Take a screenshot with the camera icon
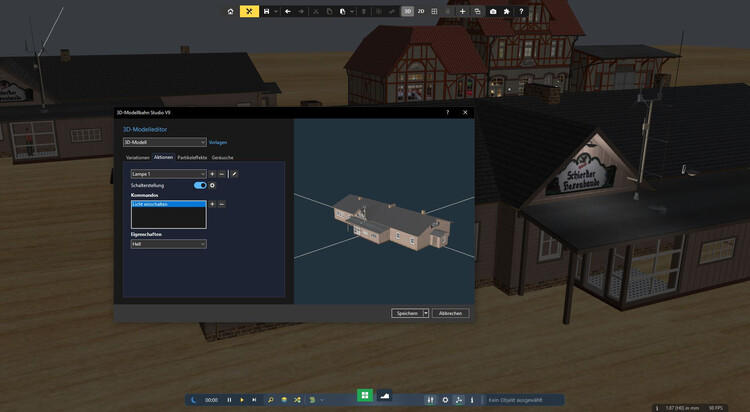750x412 pixels. (x=493, y=11)
